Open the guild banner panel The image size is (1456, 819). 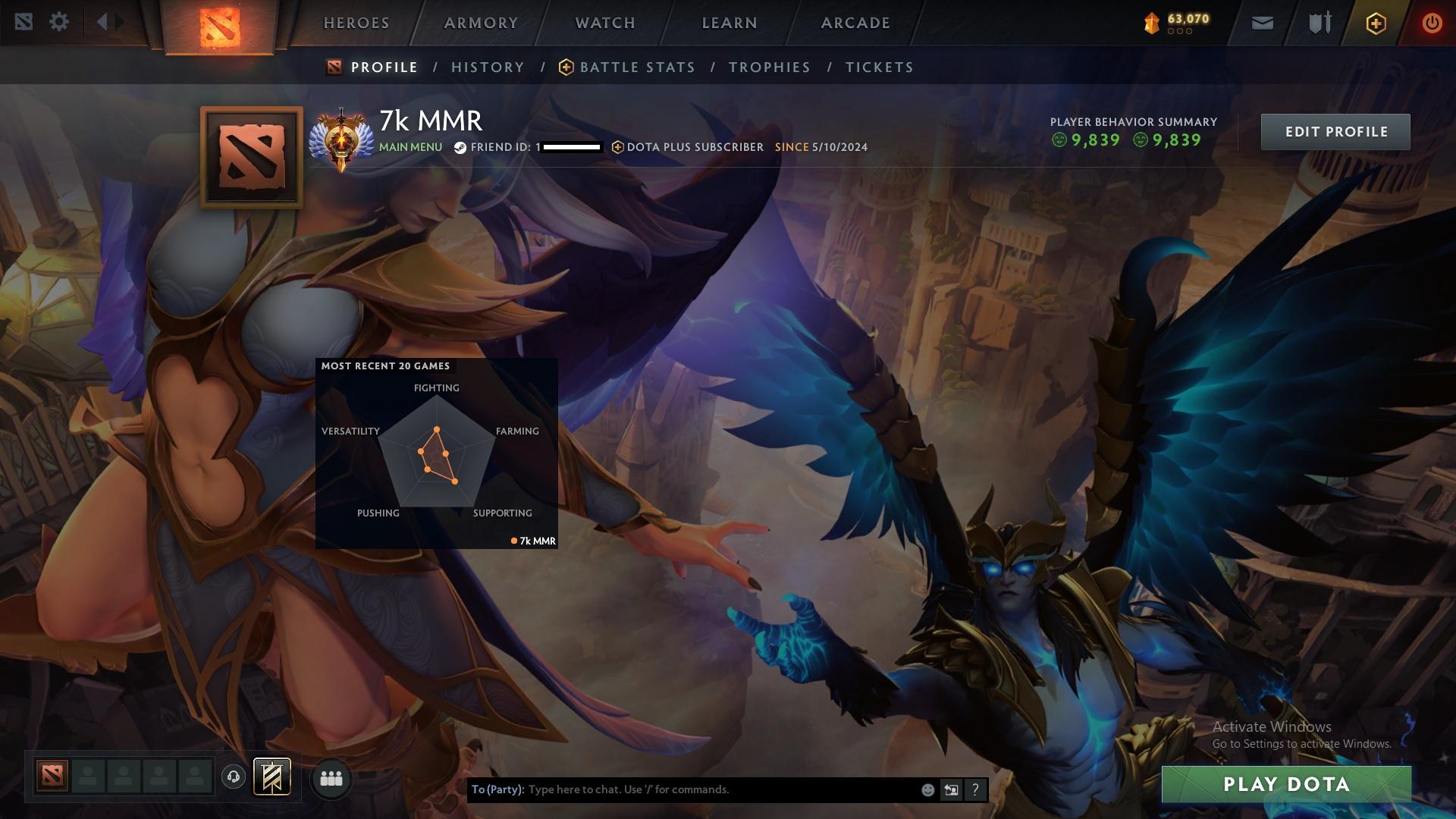[x=271, y=778]
